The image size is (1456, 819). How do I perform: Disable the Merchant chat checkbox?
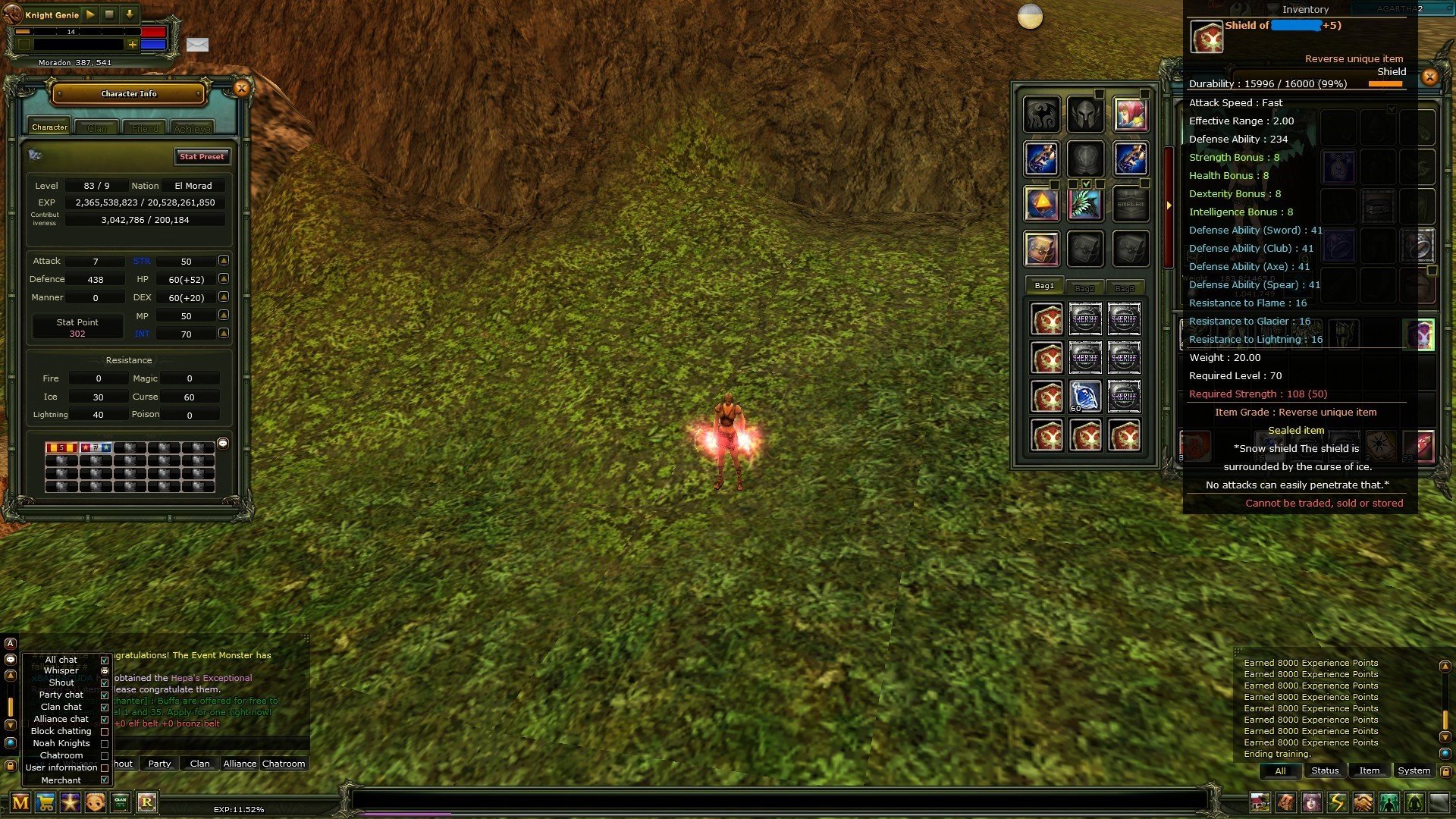104,780
